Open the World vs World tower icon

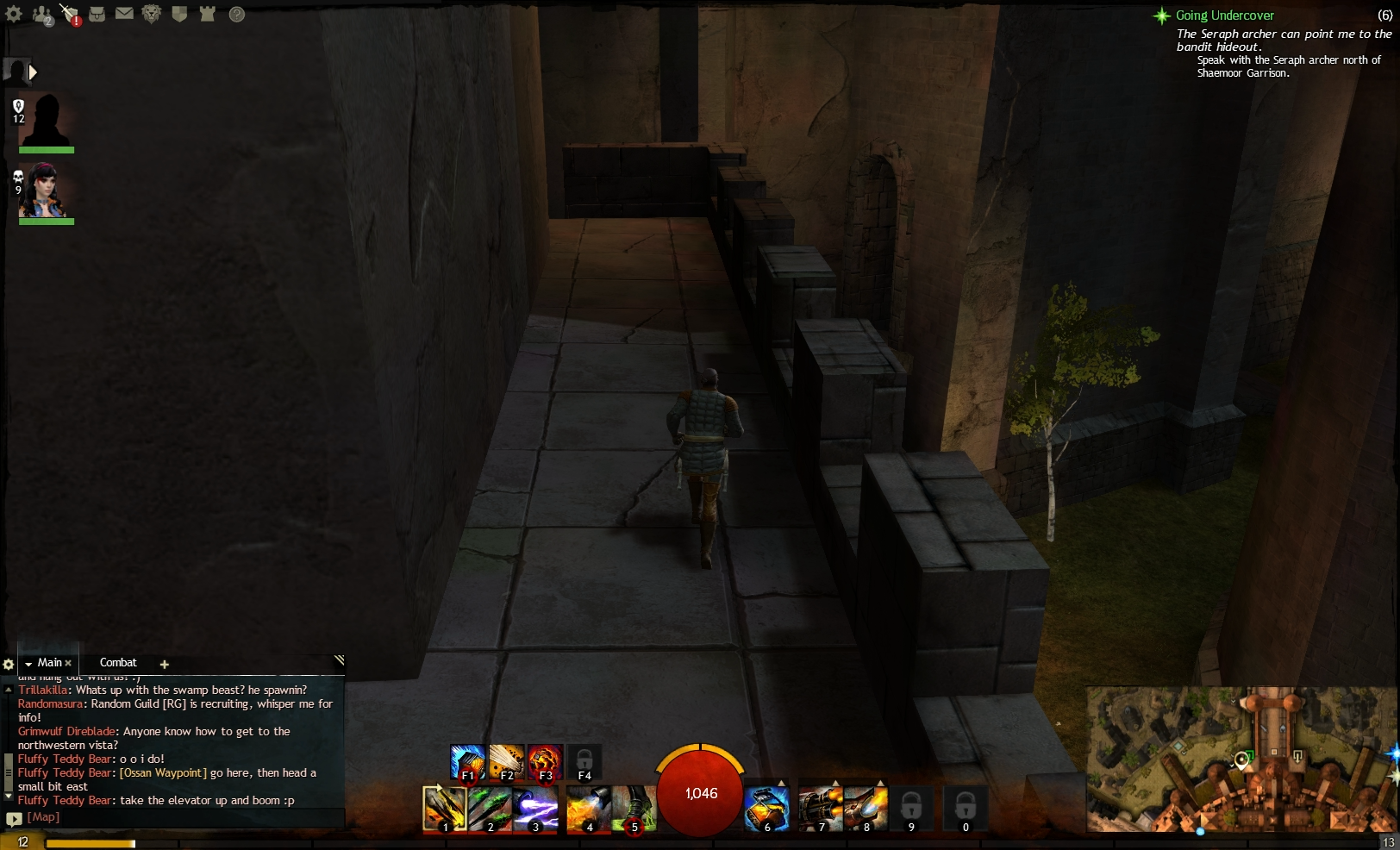[207, 15]
